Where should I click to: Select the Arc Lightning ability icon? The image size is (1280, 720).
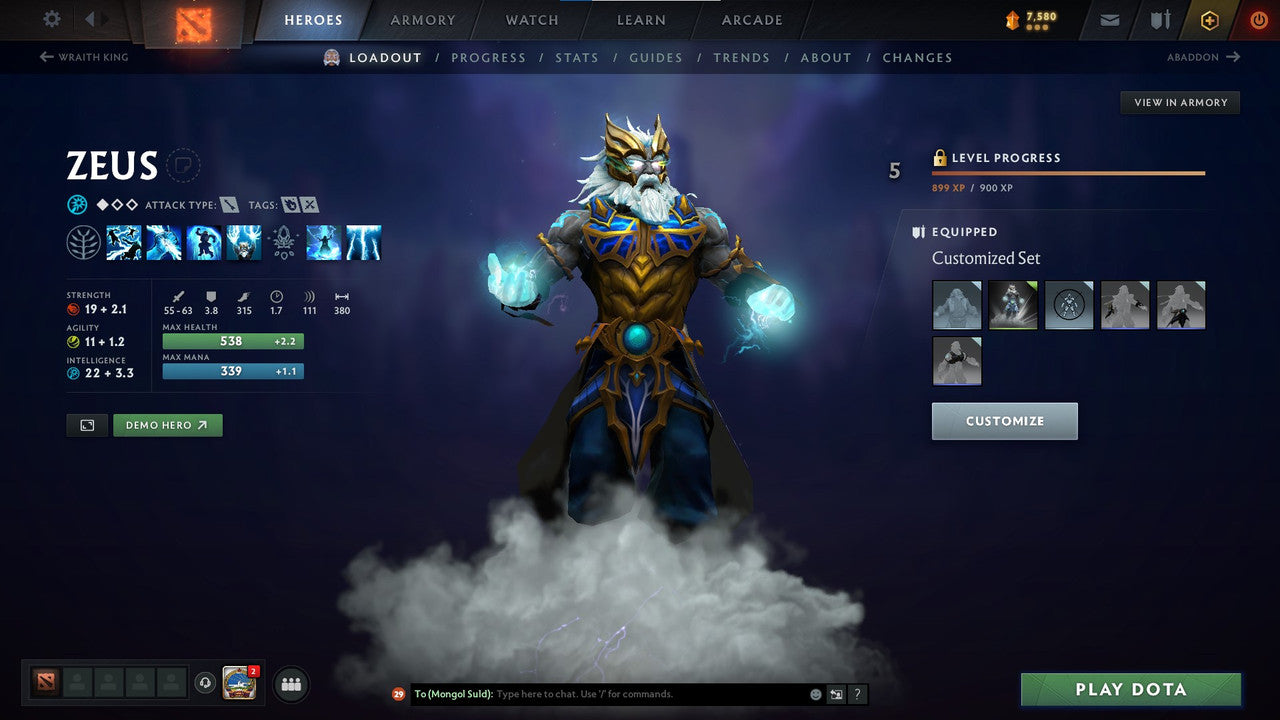click(x=124, y=242)
